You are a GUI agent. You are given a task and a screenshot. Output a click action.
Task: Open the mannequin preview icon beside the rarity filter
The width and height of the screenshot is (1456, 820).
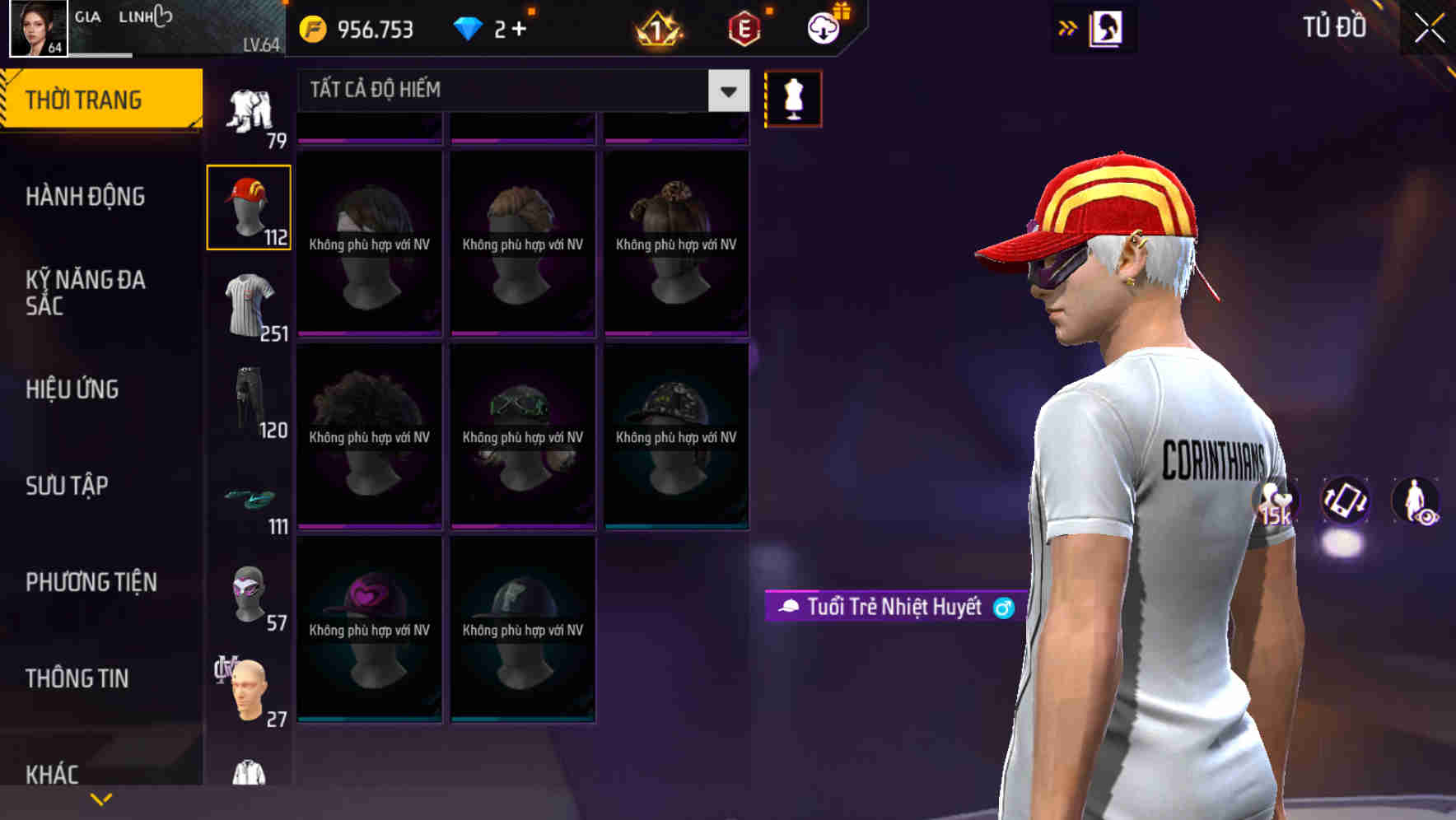coord(793,98)
